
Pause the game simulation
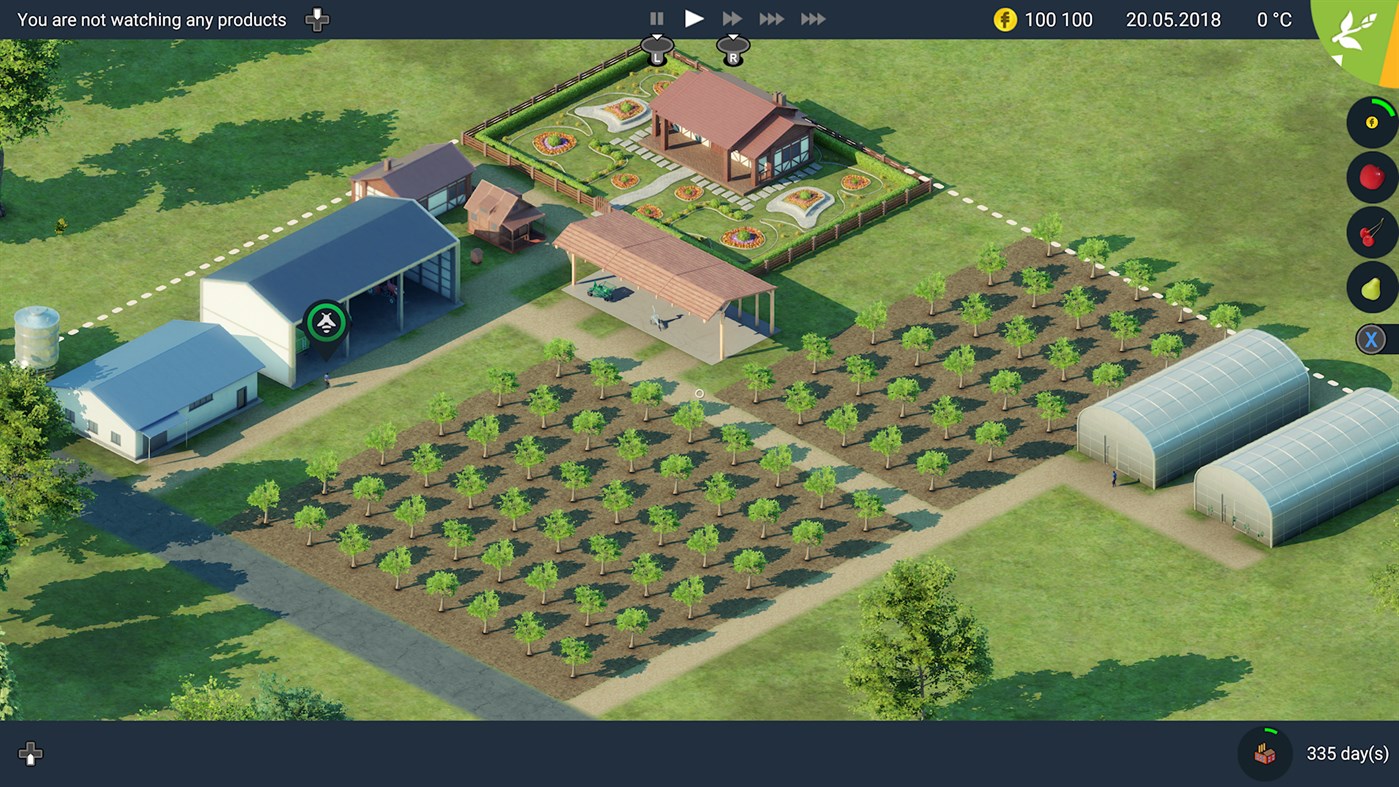pos(656,18)
